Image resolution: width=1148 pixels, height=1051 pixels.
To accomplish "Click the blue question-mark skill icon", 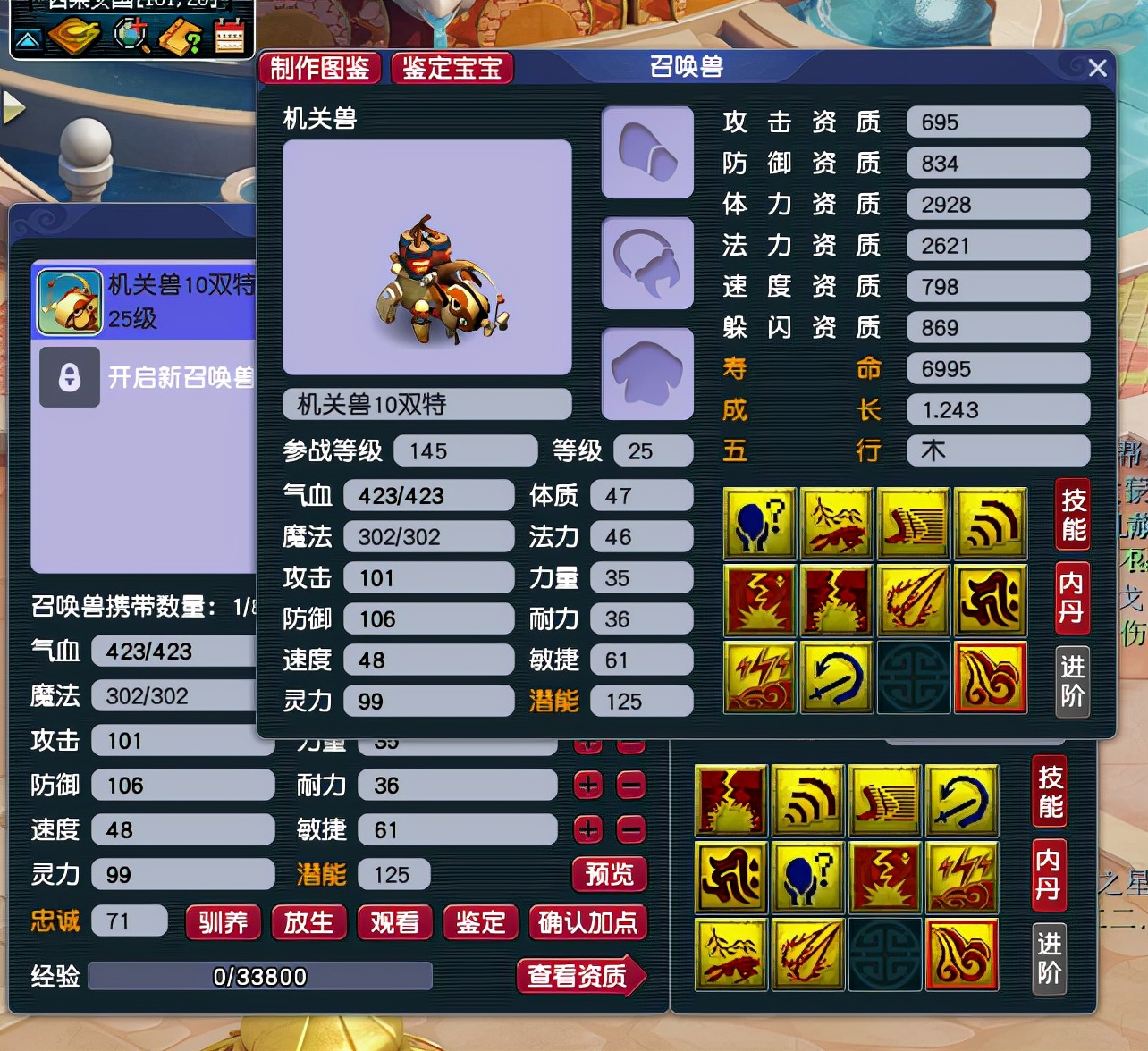I will point(759,523).
